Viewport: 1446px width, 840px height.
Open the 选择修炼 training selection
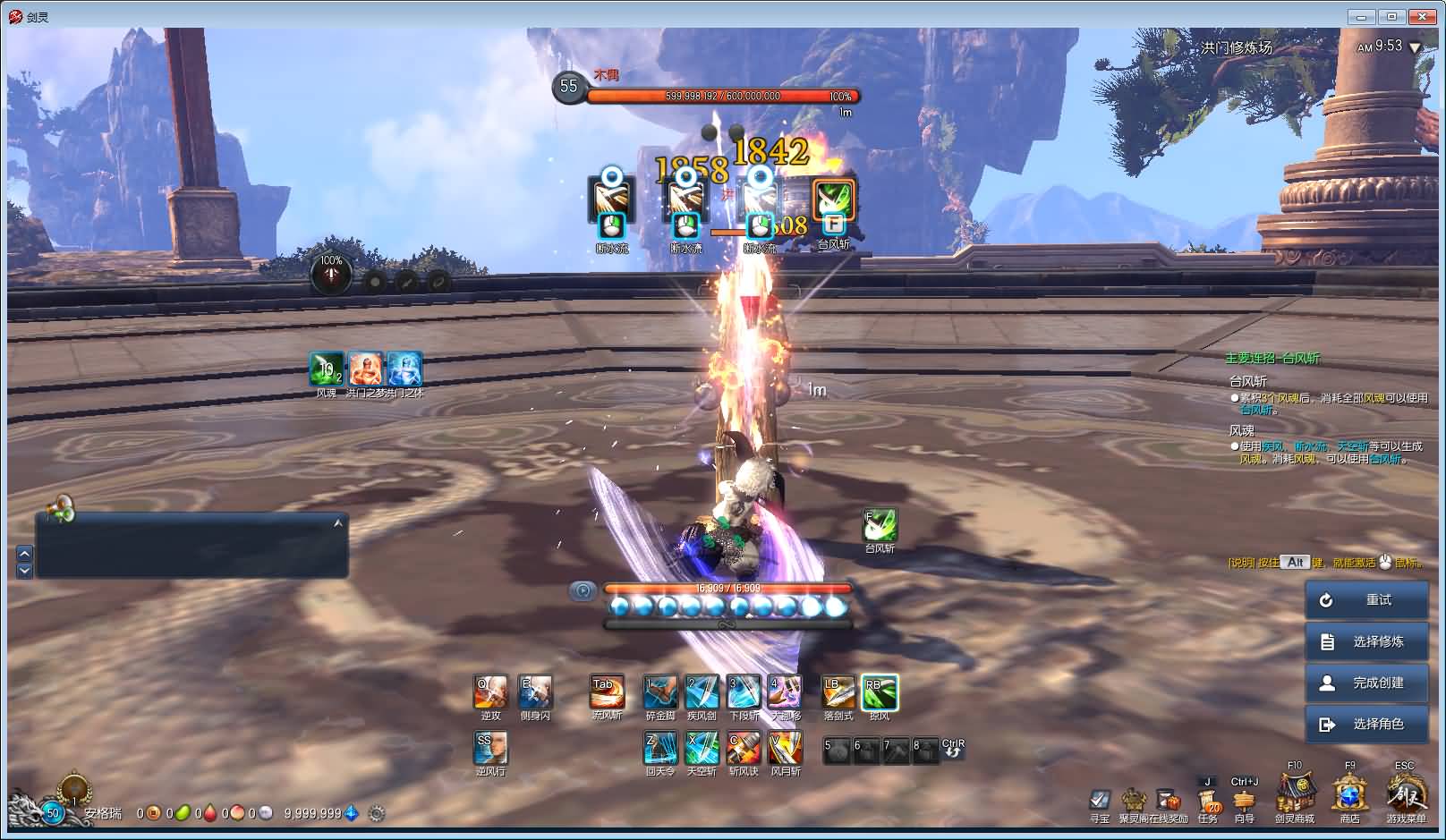click(x=1366, y=641)
